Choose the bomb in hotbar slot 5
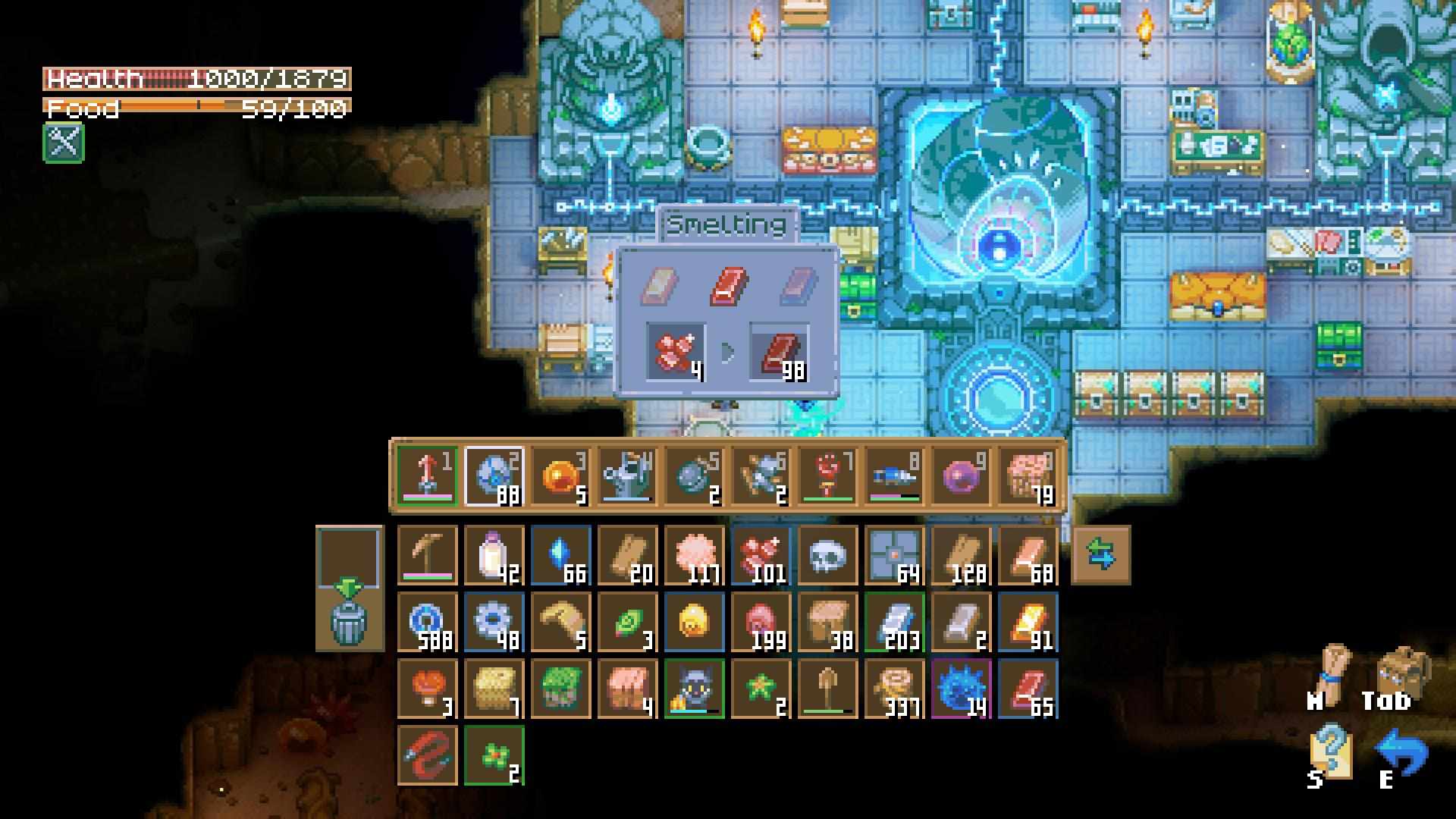 click(x=695, y=476)
